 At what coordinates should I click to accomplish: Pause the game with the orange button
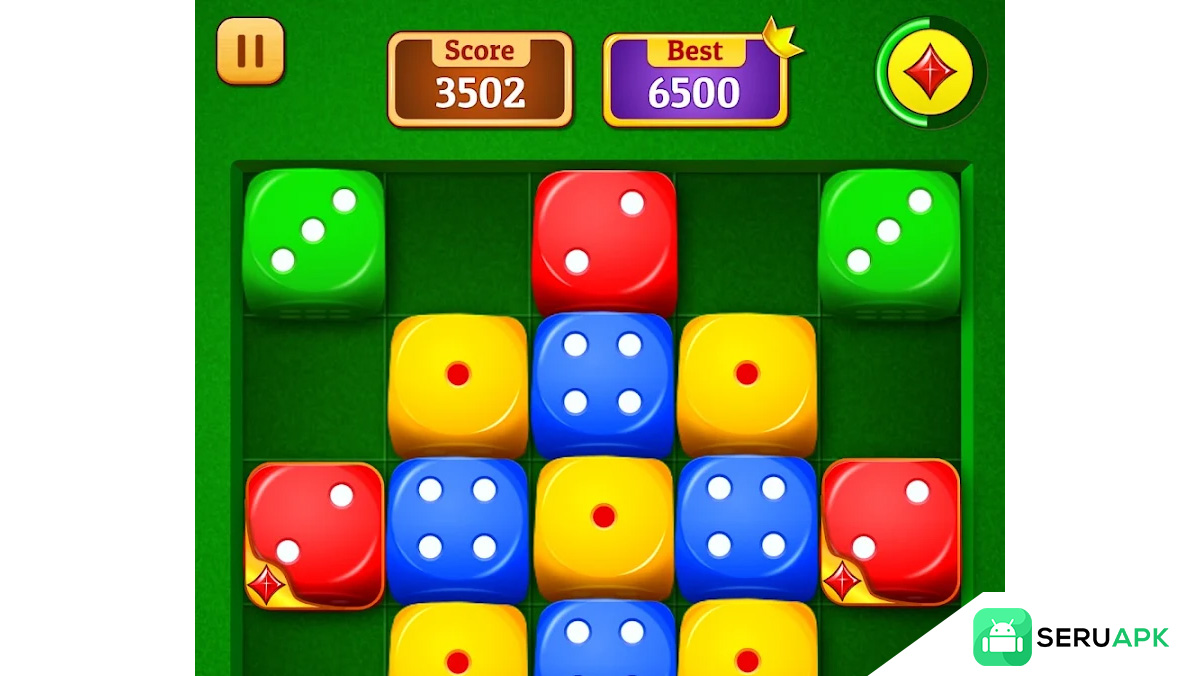tap(250, 50)
